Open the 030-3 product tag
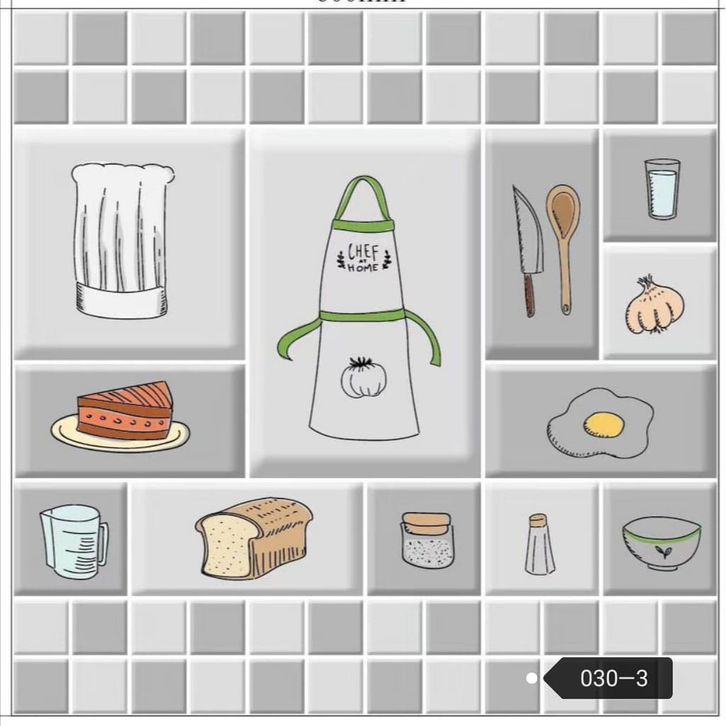This screenshot has height=726, width=726. click(x=612, y=679)
